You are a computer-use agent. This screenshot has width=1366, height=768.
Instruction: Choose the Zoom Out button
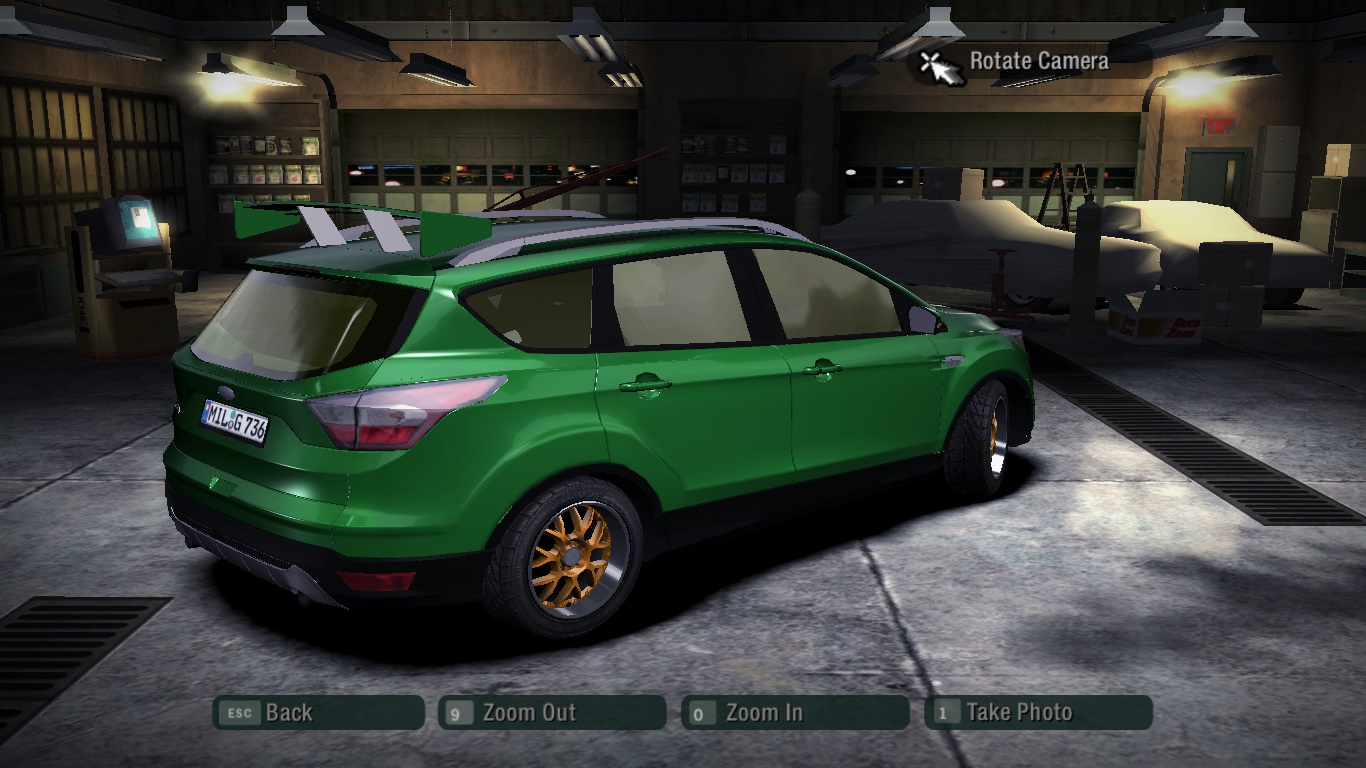coord(552,713)
